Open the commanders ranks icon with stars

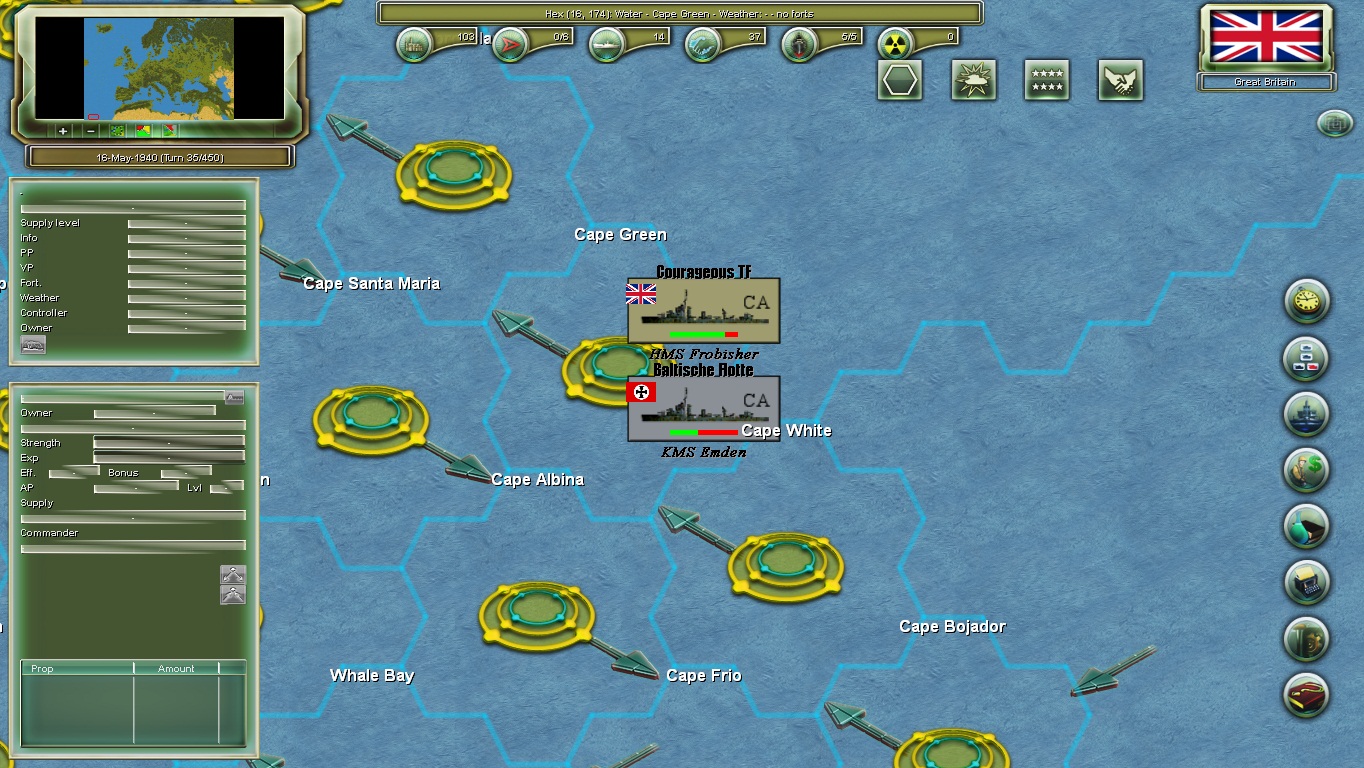[x=1045, y=80]
